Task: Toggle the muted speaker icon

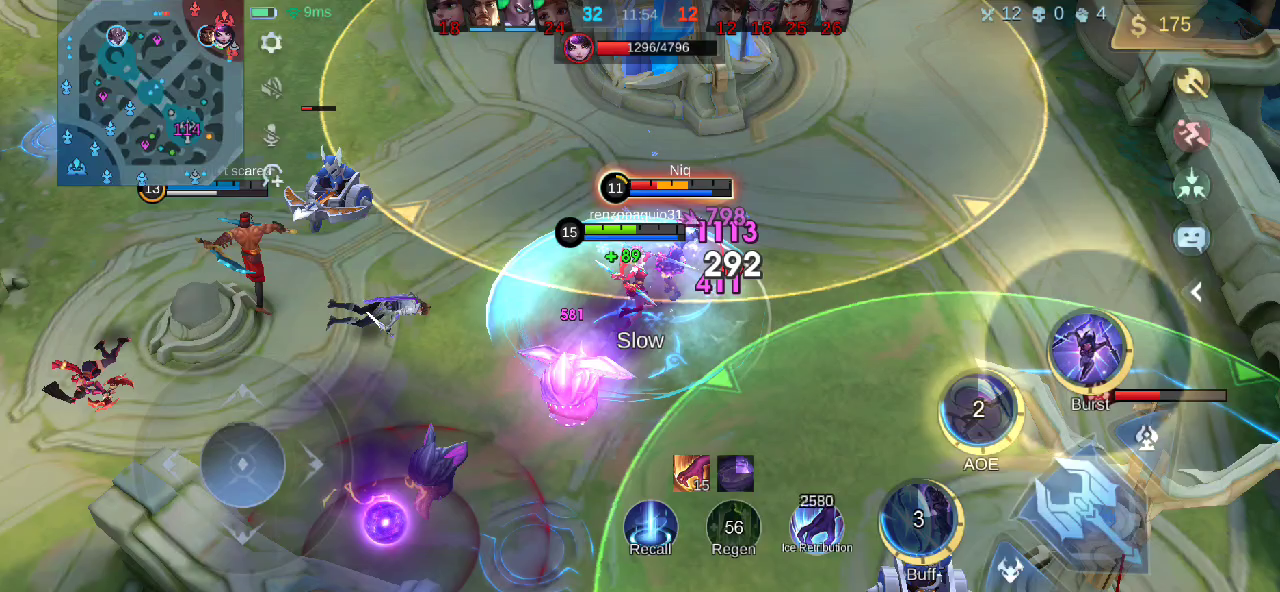Action: 270,88
